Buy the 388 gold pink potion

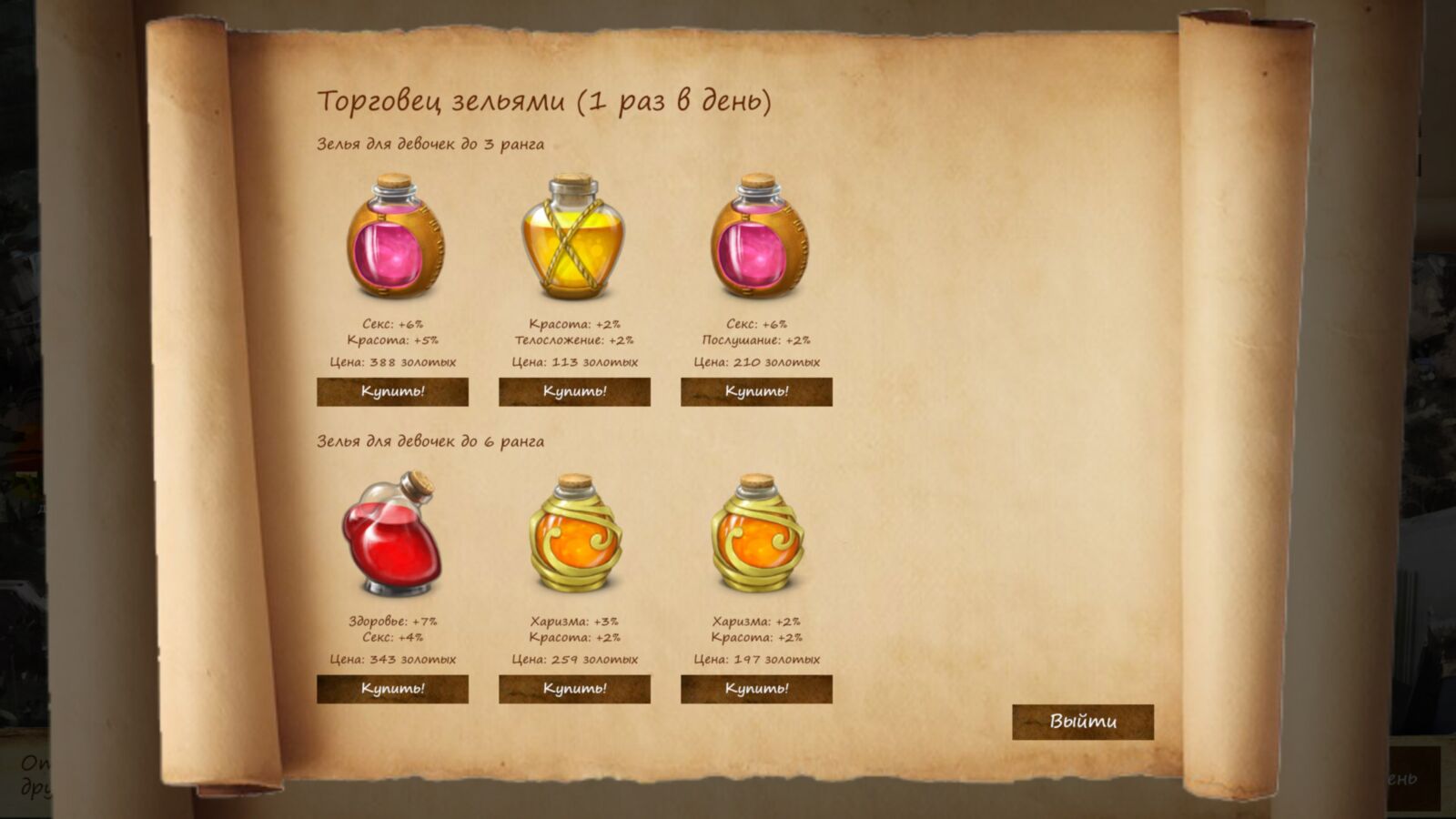pos(392,391)
